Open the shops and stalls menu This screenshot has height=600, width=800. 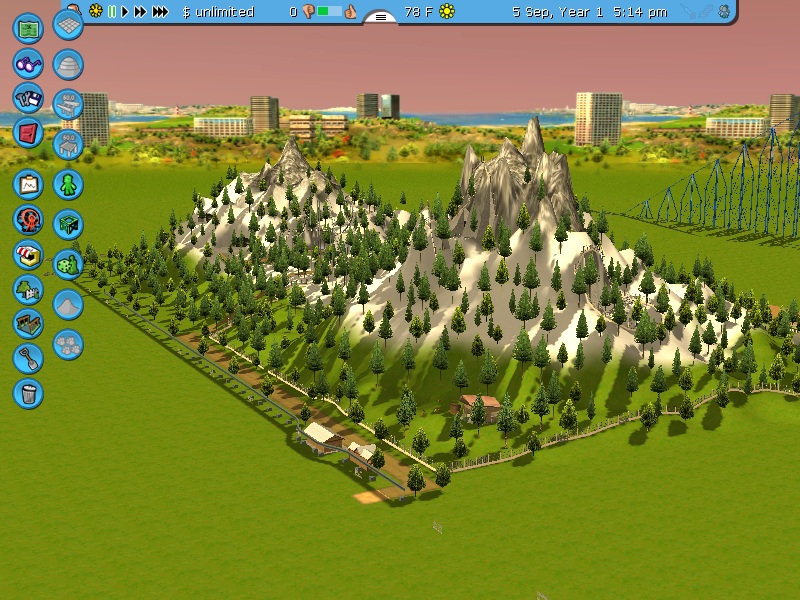(28, 254)
